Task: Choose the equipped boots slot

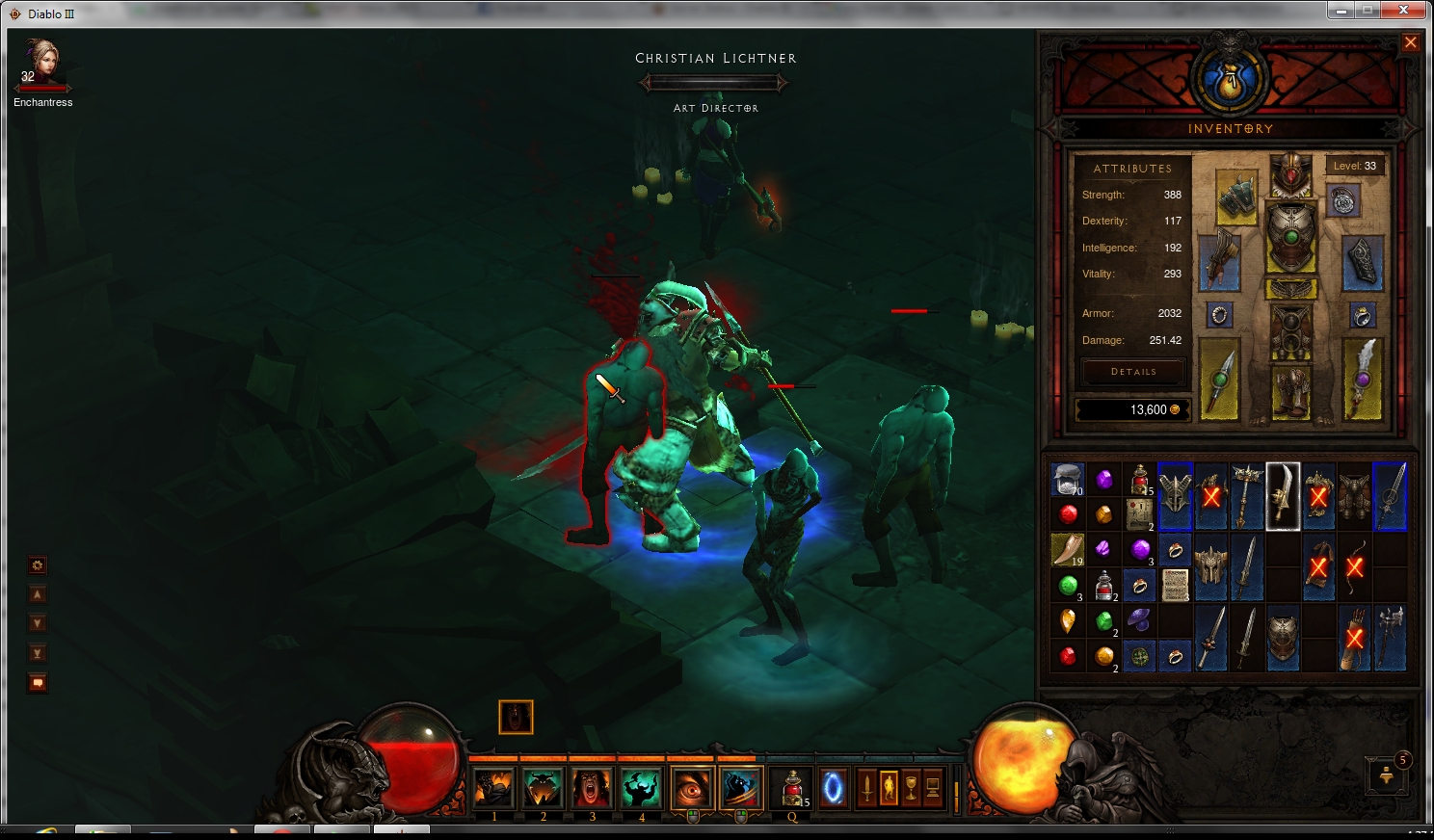Action: [x=1290, y=392]
